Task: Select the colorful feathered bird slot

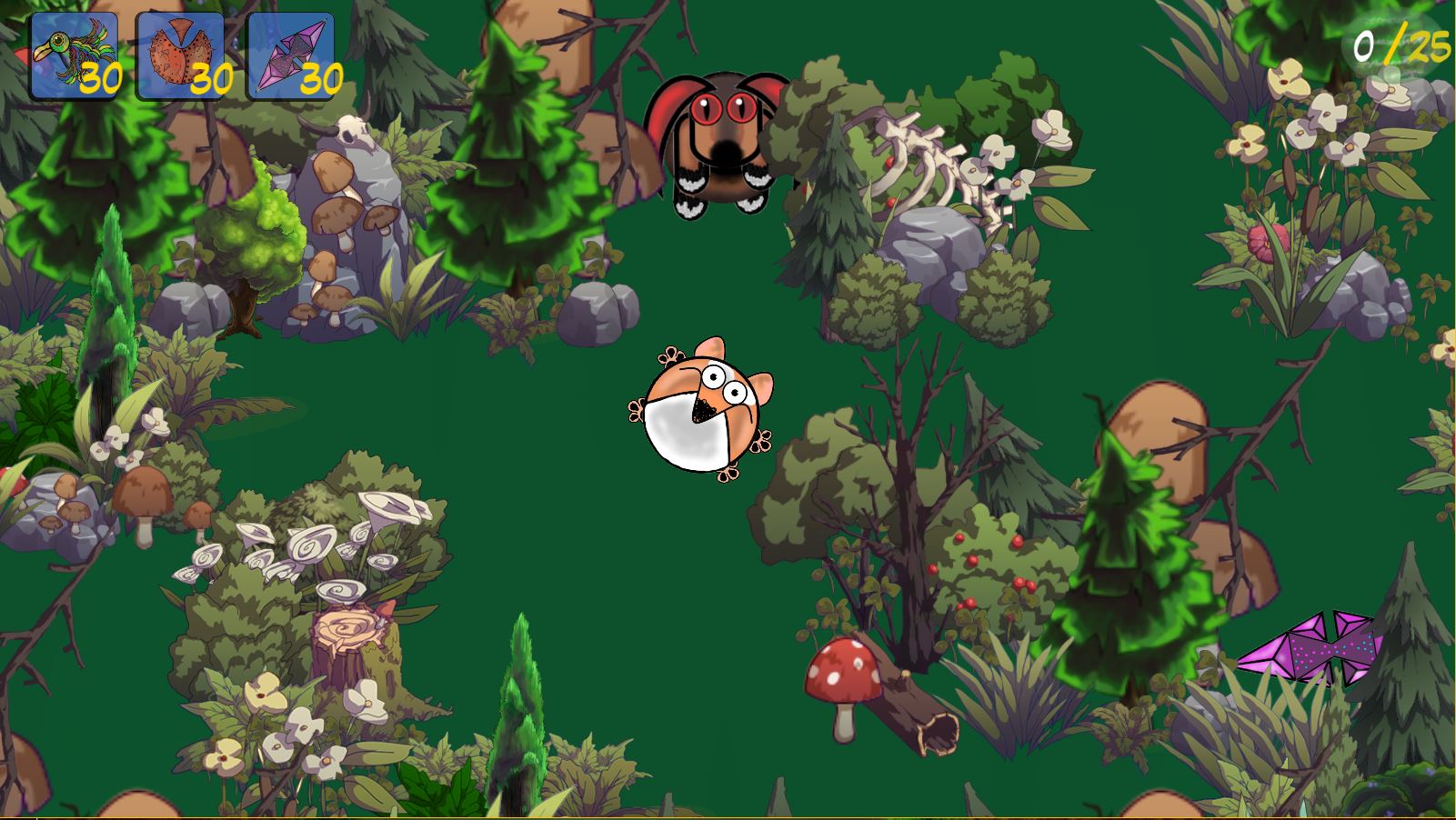Action: [x=75, y=56]
